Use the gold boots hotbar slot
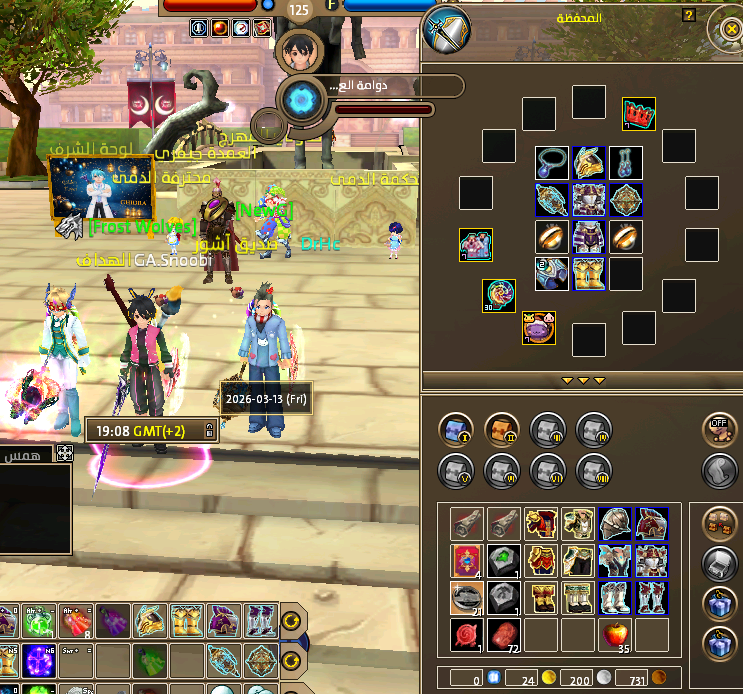Viewport: 743px width, 694px height. 187,620
